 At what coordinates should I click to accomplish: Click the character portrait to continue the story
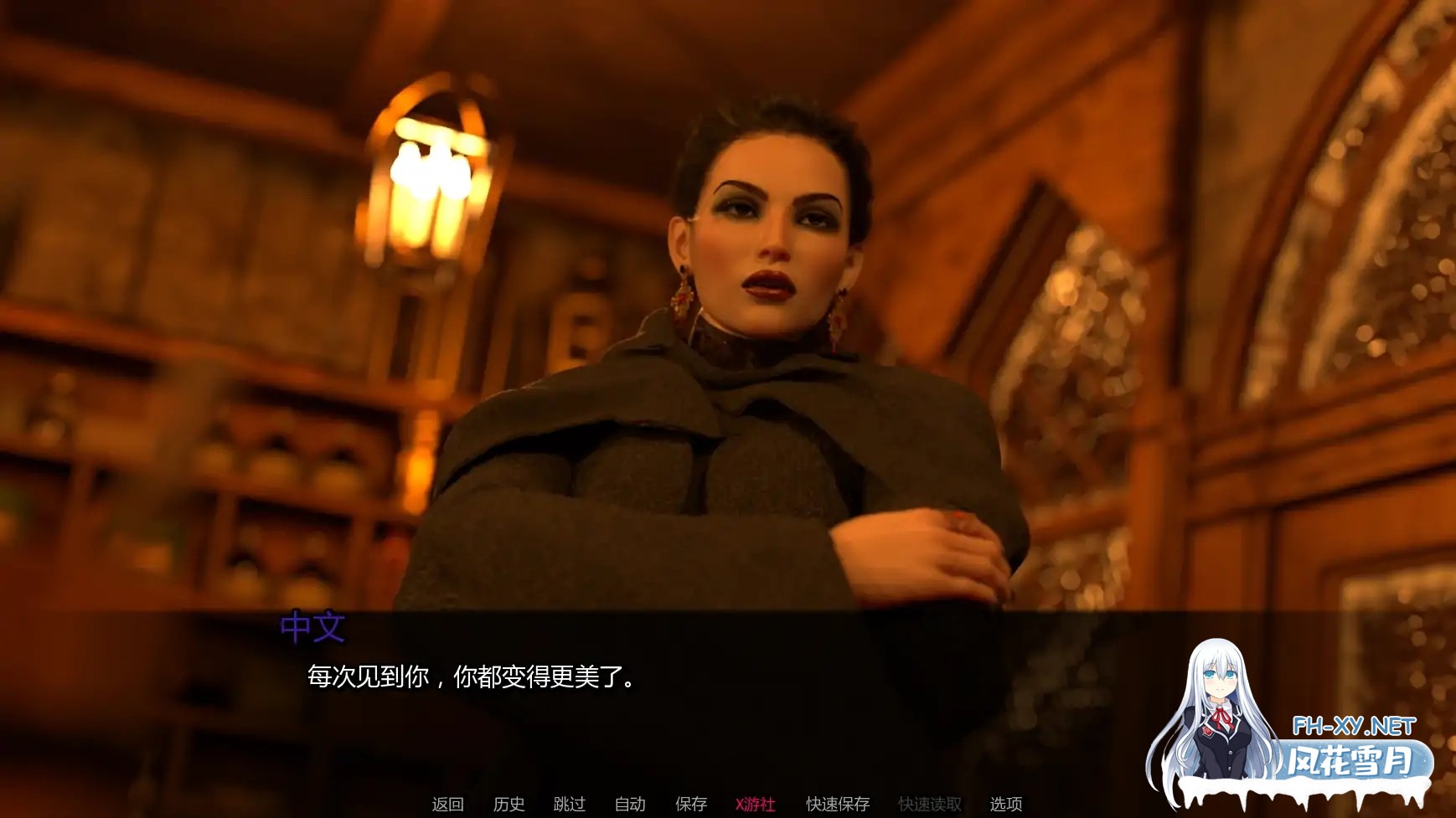pyautogui.click(x=737, y=335)
